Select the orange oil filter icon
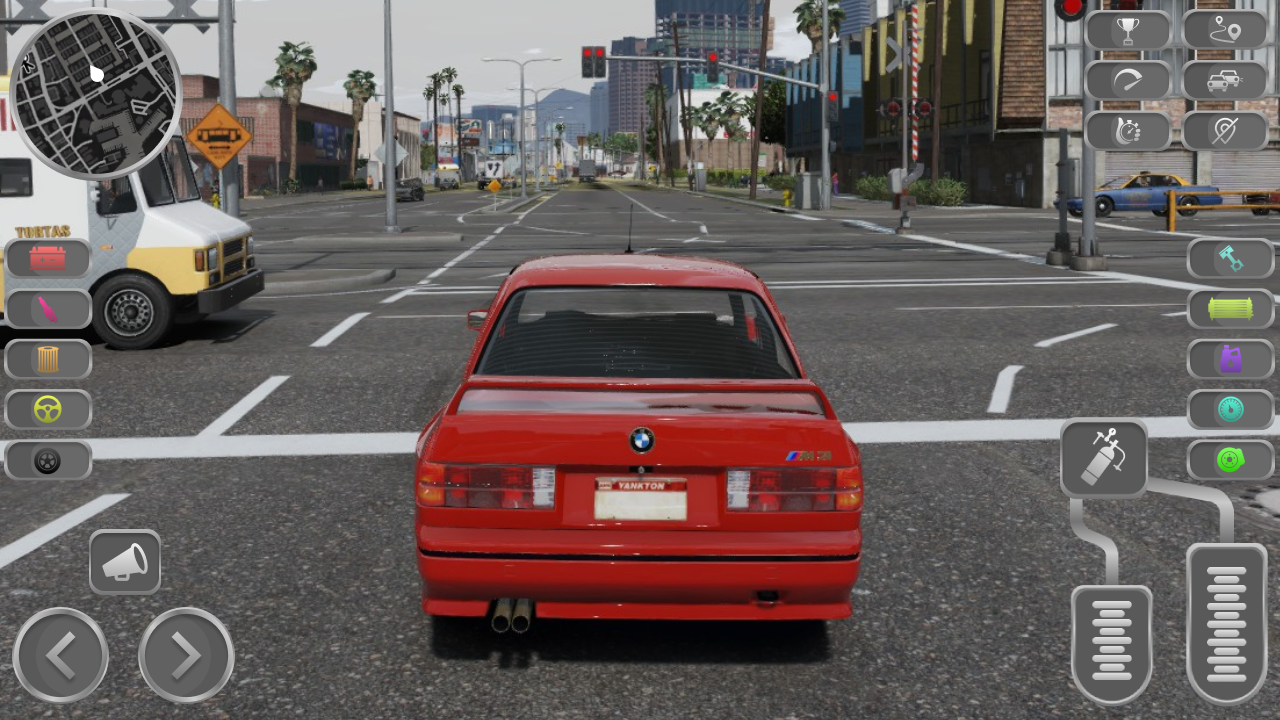 (x=47, y=359)
